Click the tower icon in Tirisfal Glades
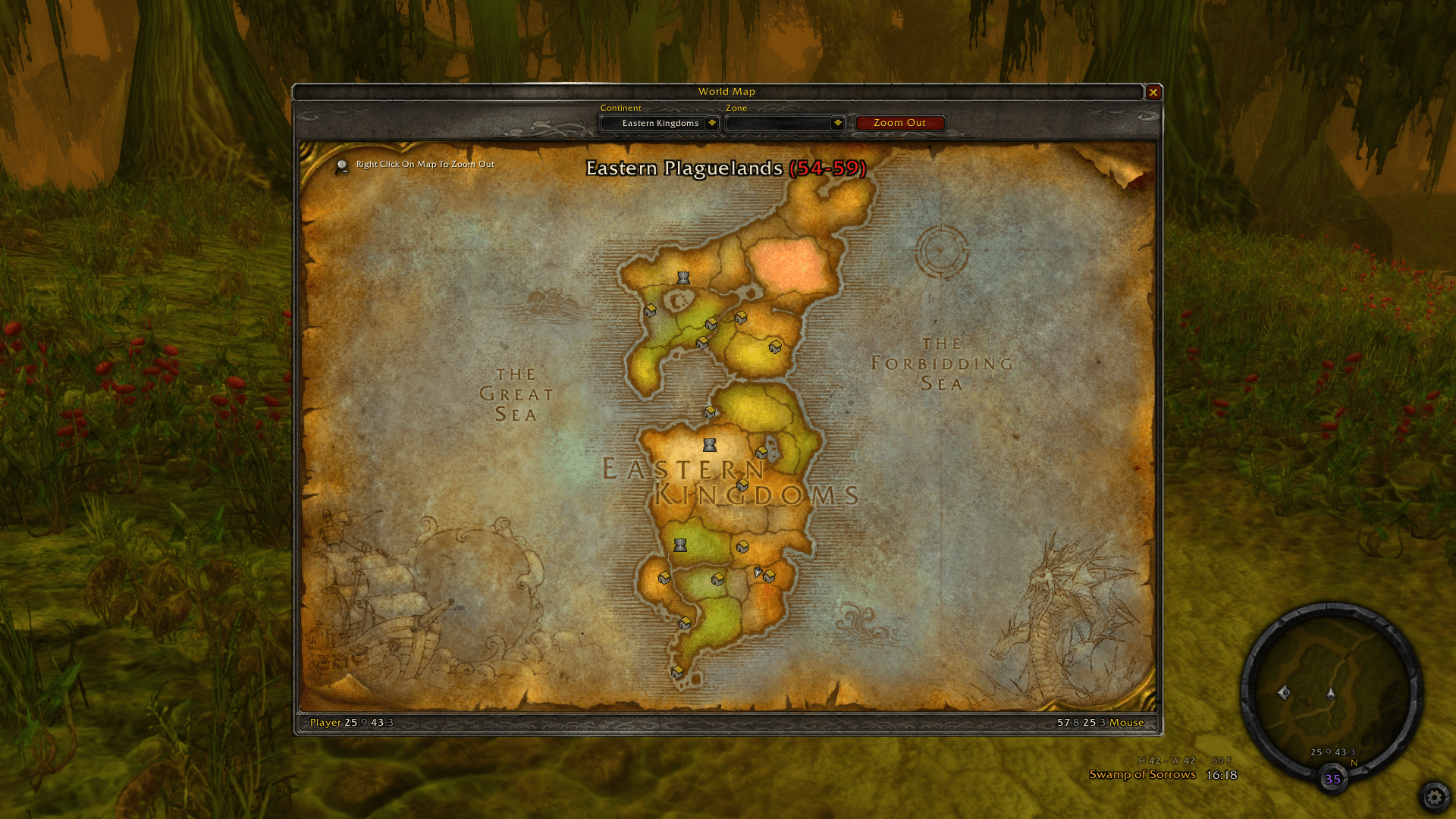This screenshot has height=819, width=1456. pos(683,278)
